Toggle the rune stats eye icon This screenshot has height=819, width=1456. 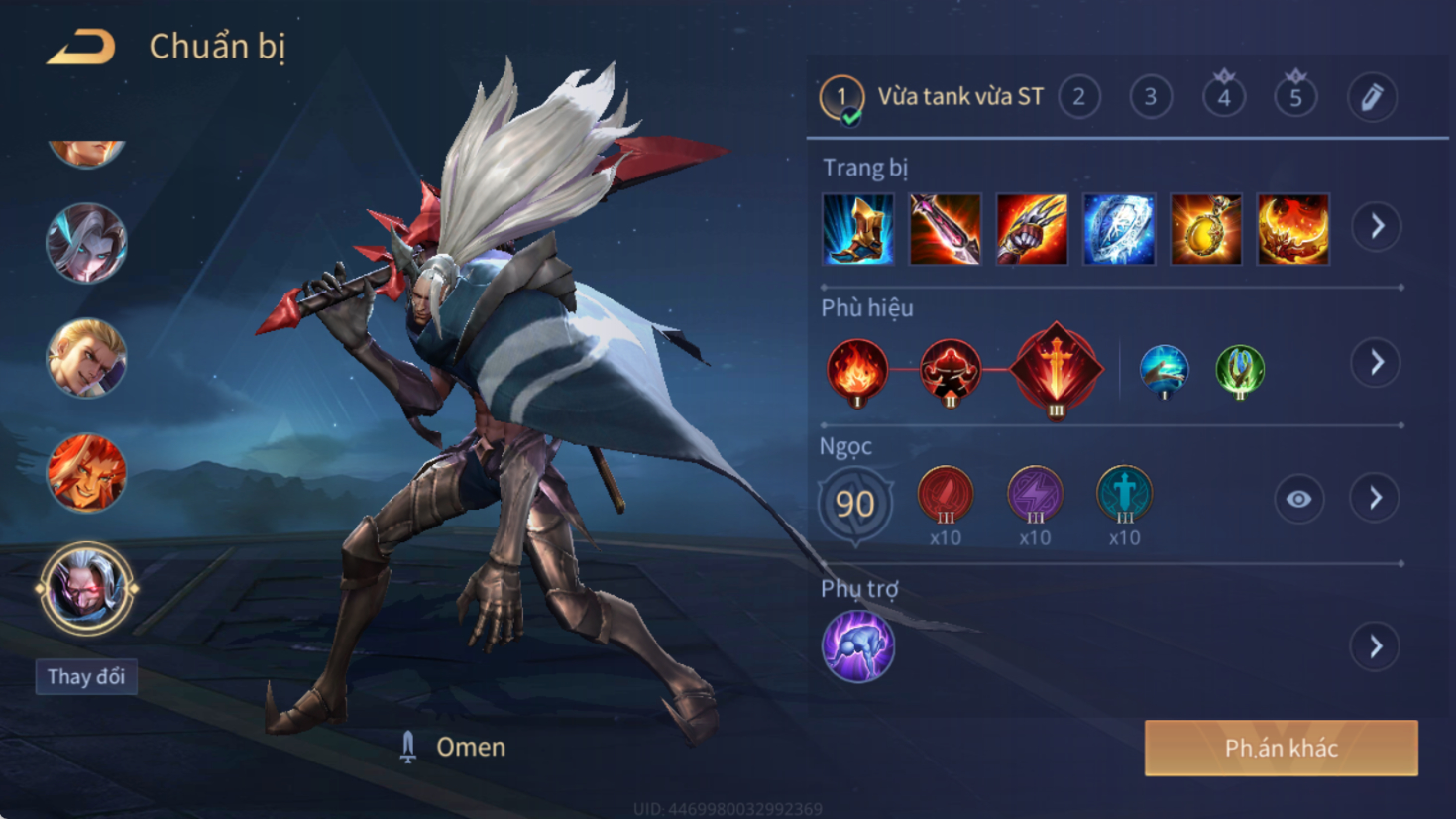[1298, 499]
